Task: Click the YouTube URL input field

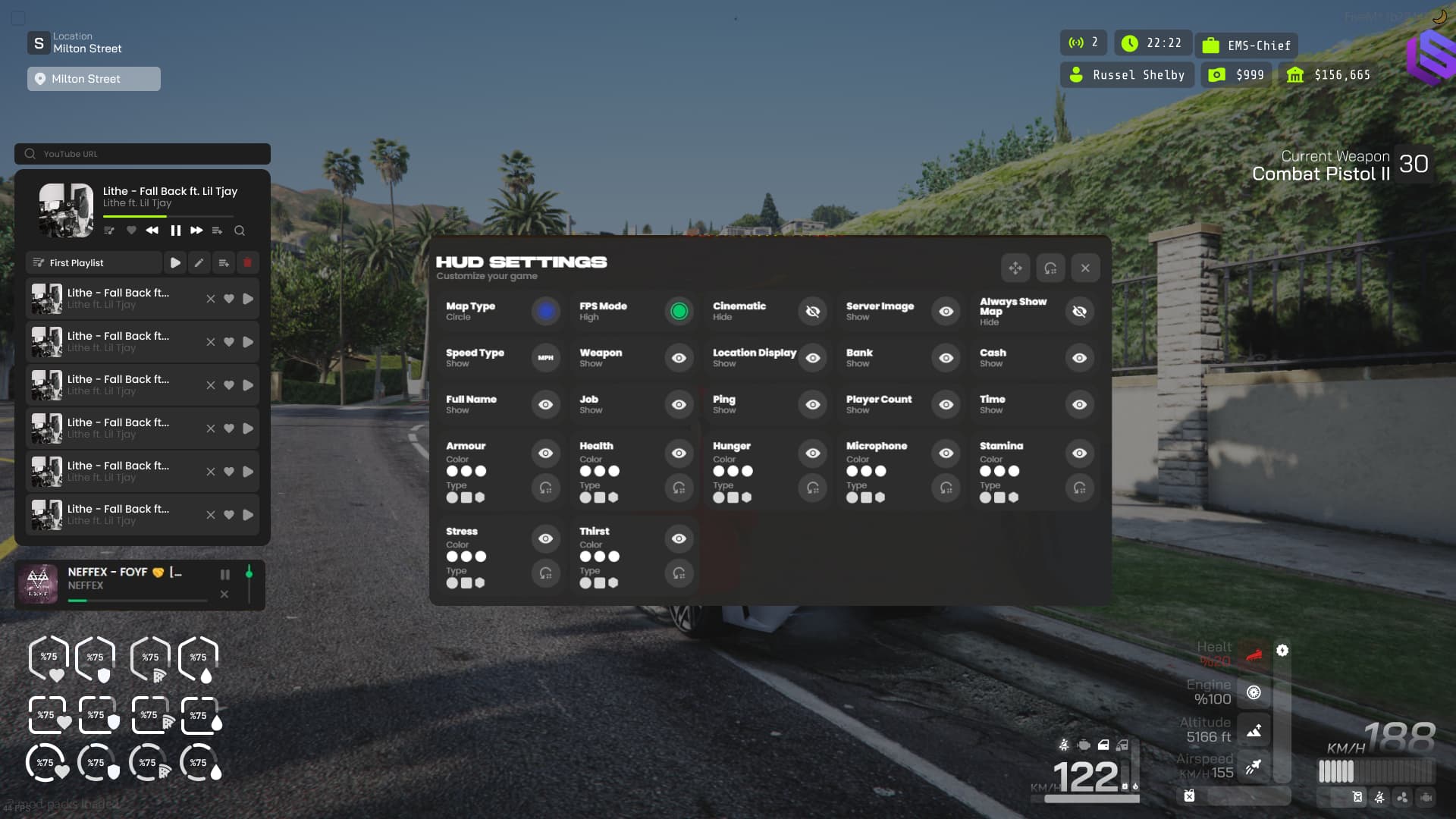Action: (x=142, y=154)
